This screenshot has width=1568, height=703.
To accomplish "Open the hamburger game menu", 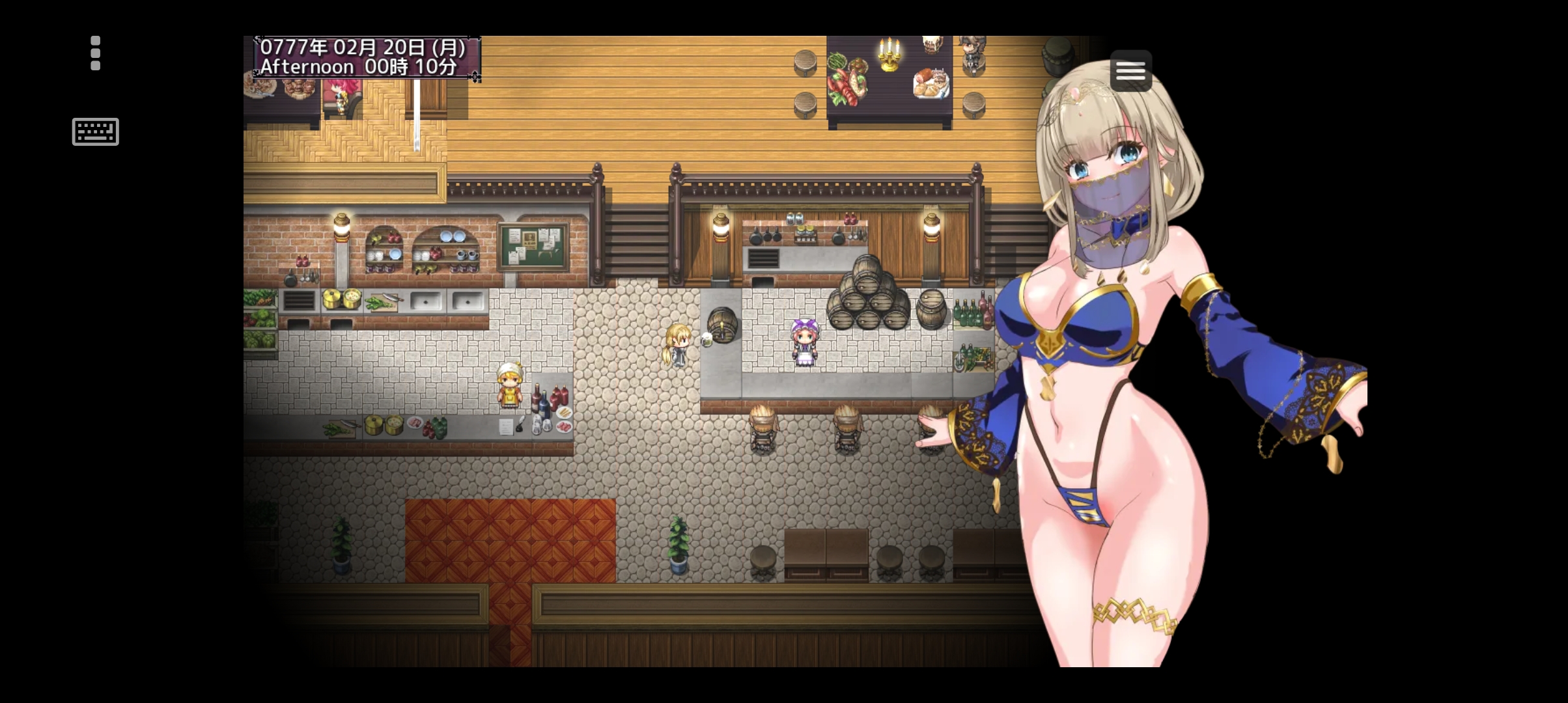I will (1130, 70).
